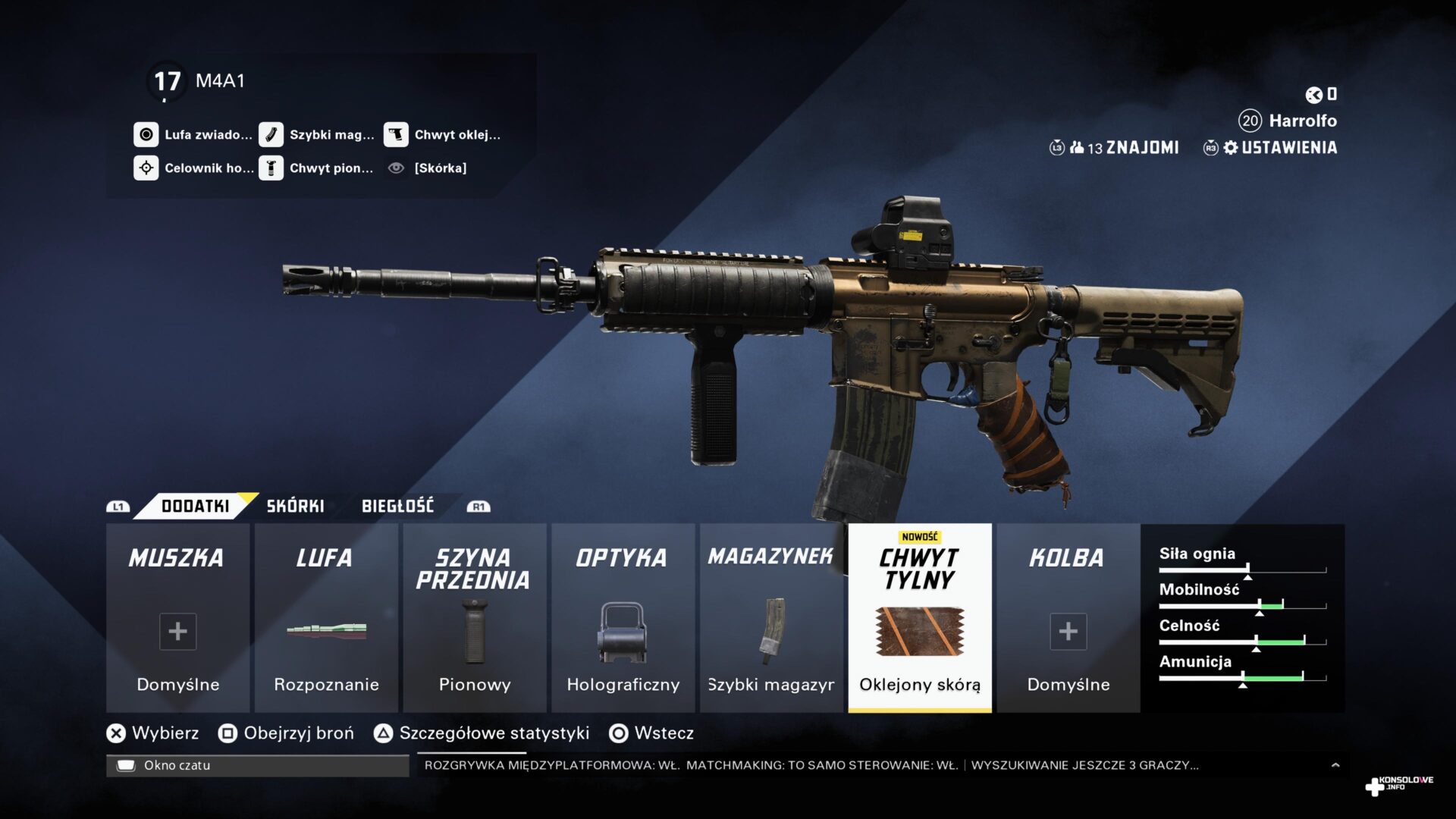Click the Harrolfo player name
1456x819 pixels.
1302,121
